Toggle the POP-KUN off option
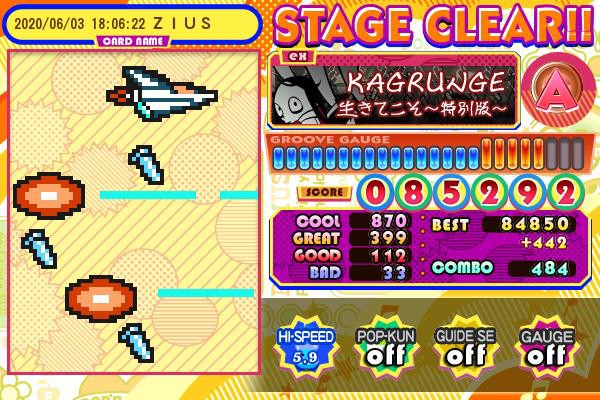The image size is (600, 400). [x=380, y=346]
